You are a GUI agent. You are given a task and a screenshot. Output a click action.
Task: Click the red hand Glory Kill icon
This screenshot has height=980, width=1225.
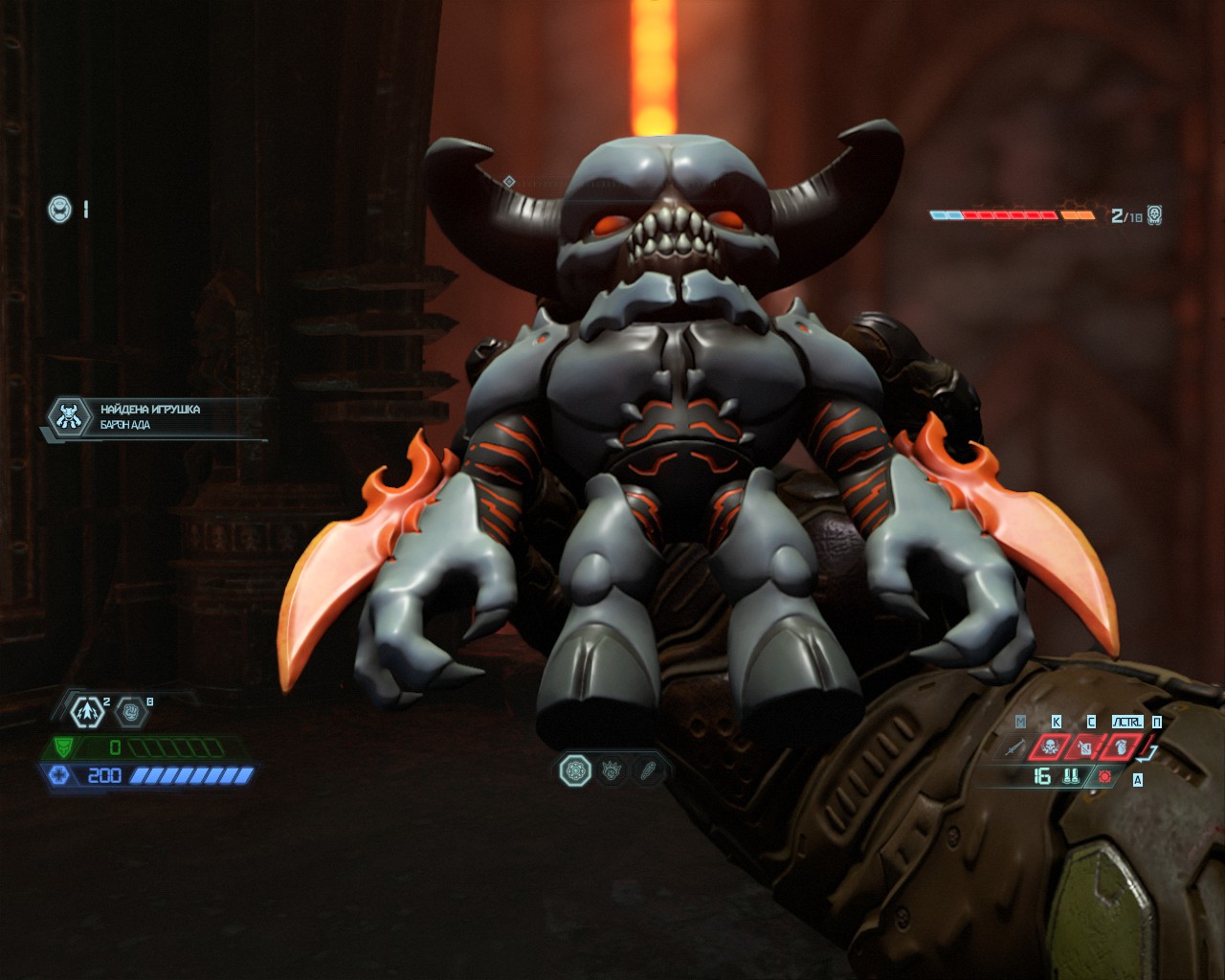(1122, 746)
